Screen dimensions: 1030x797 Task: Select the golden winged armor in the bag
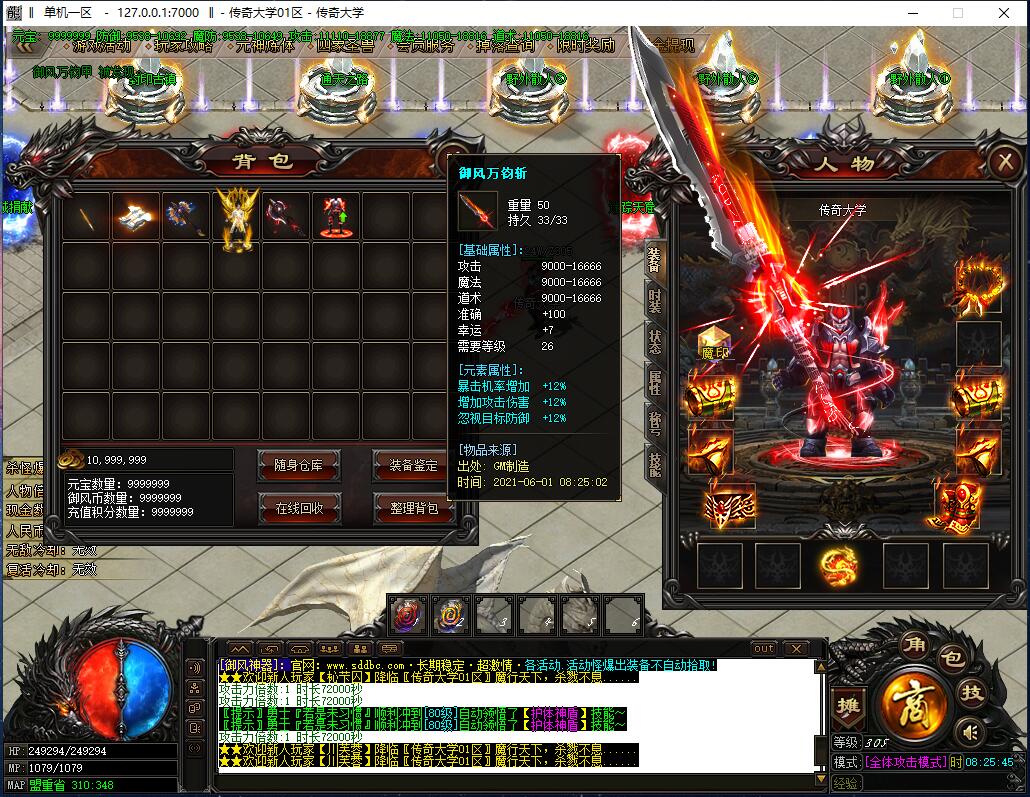click(237, 217)
